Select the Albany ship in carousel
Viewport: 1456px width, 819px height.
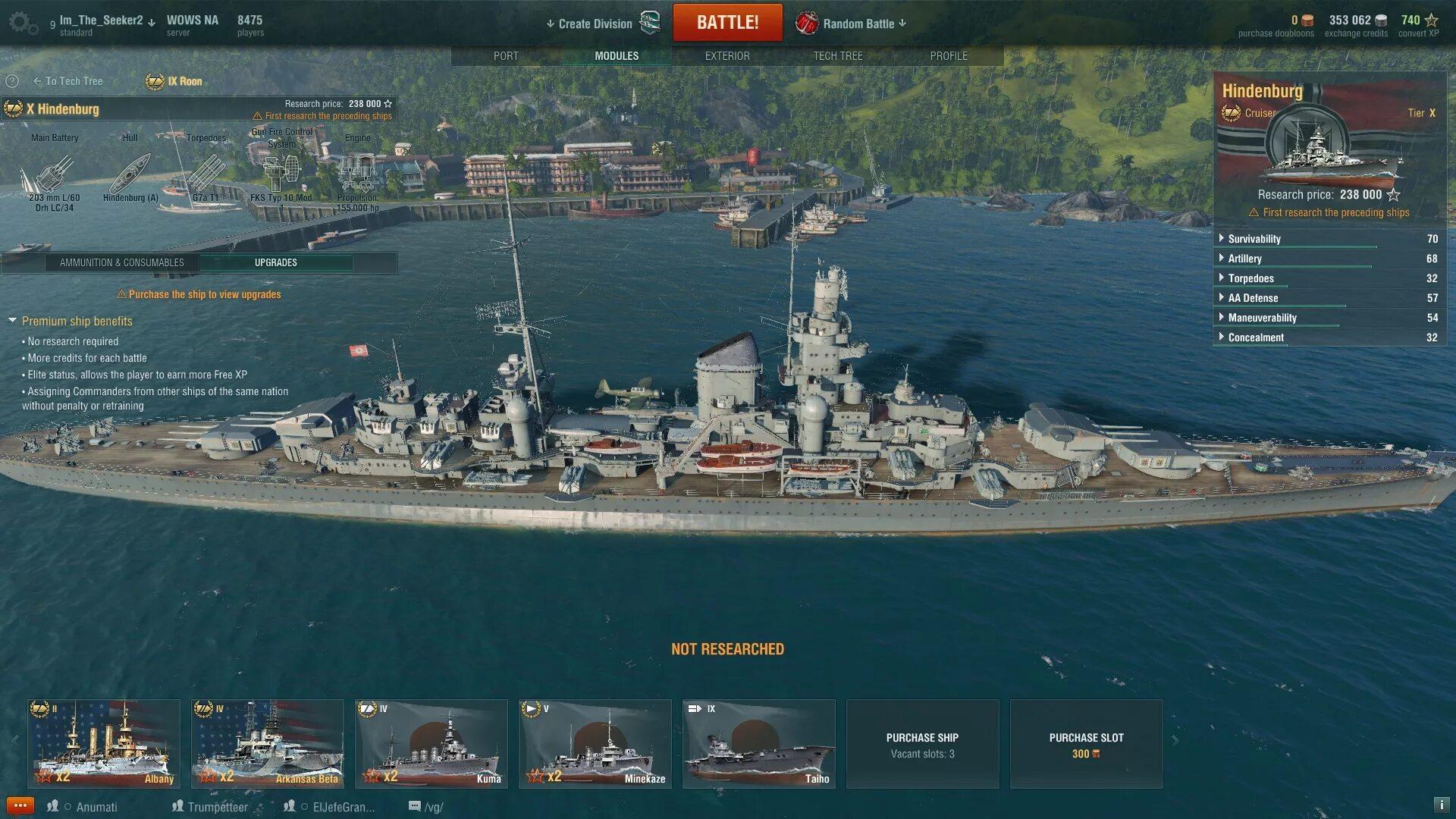tap(104, 743)
